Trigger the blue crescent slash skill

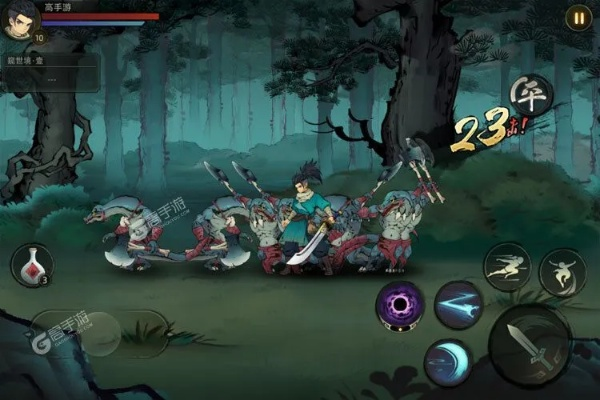(x=447, y=361)
